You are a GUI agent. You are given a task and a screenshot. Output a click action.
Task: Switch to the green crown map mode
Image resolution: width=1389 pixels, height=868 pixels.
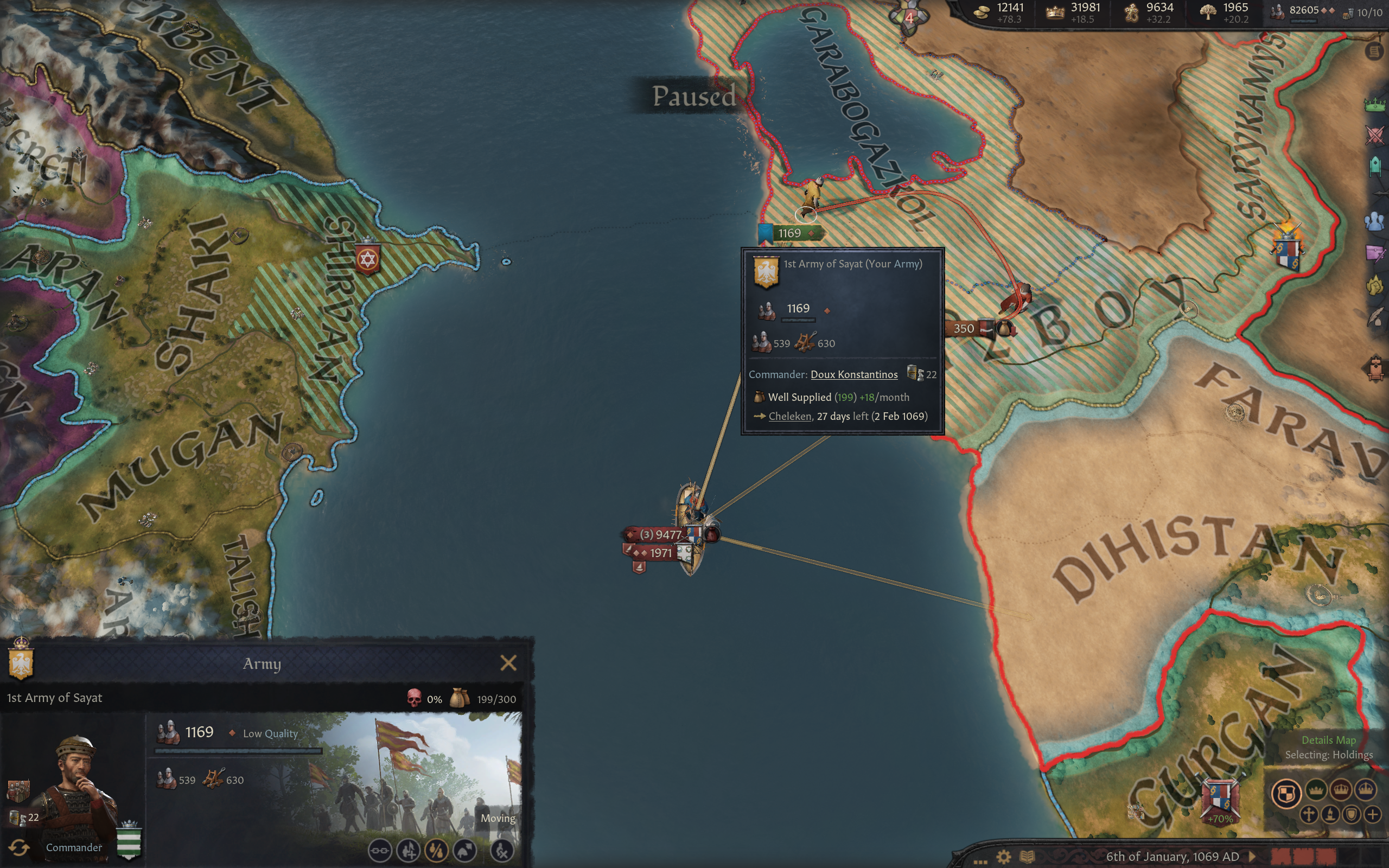tap(1316, 790)
